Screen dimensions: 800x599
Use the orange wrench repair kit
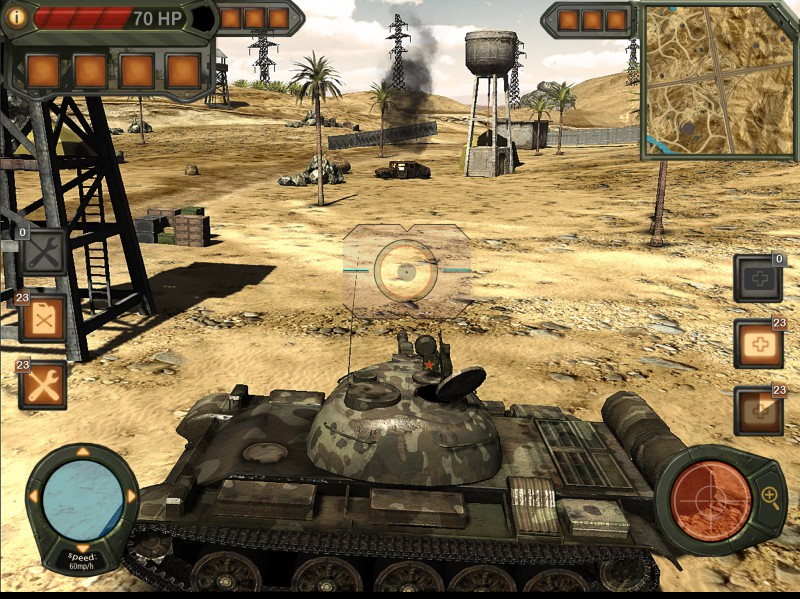pyautogui.click(x=43, y=386)
